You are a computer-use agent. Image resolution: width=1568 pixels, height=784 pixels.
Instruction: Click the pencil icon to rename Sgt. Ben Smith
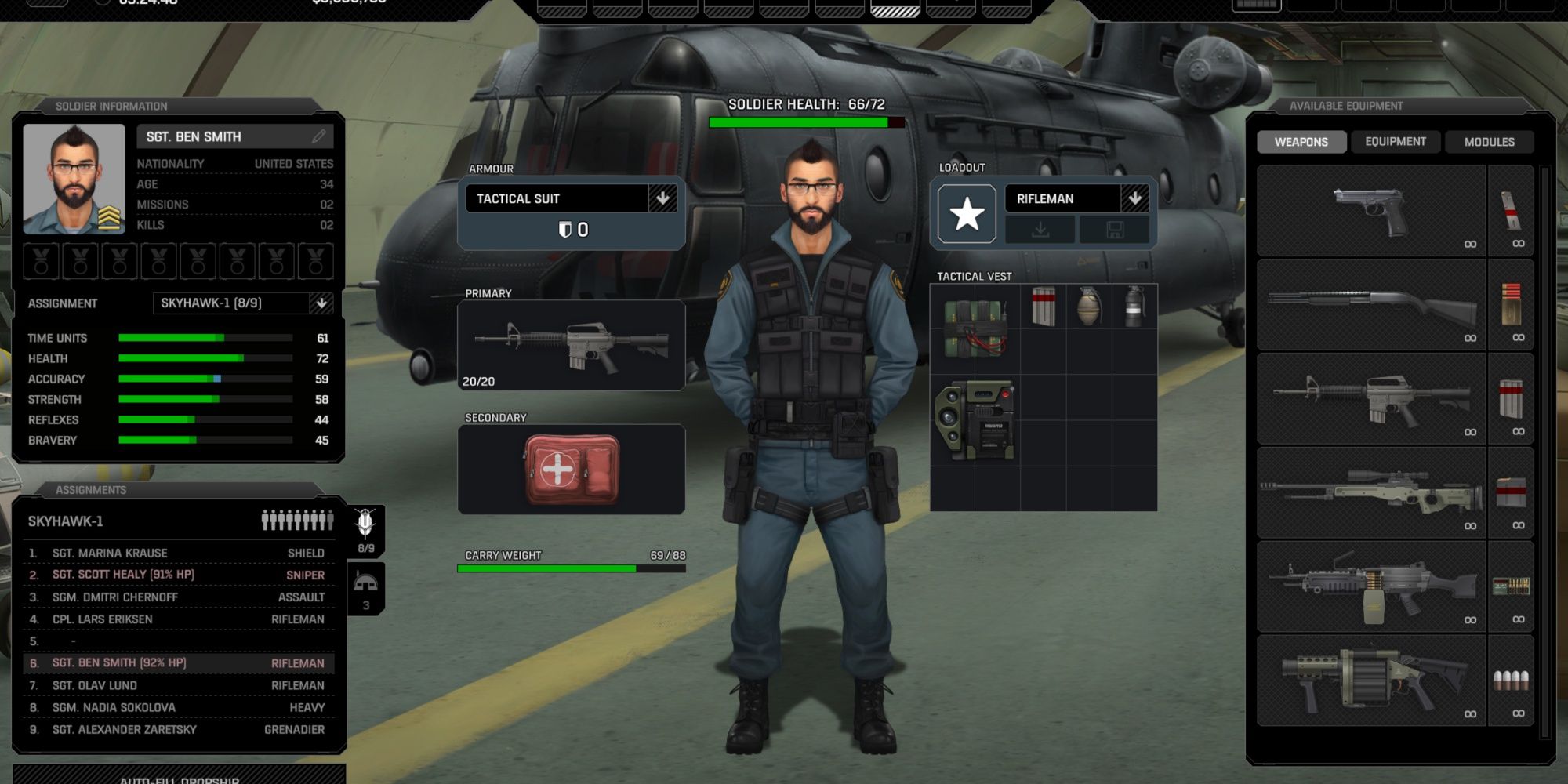[318, 136]
